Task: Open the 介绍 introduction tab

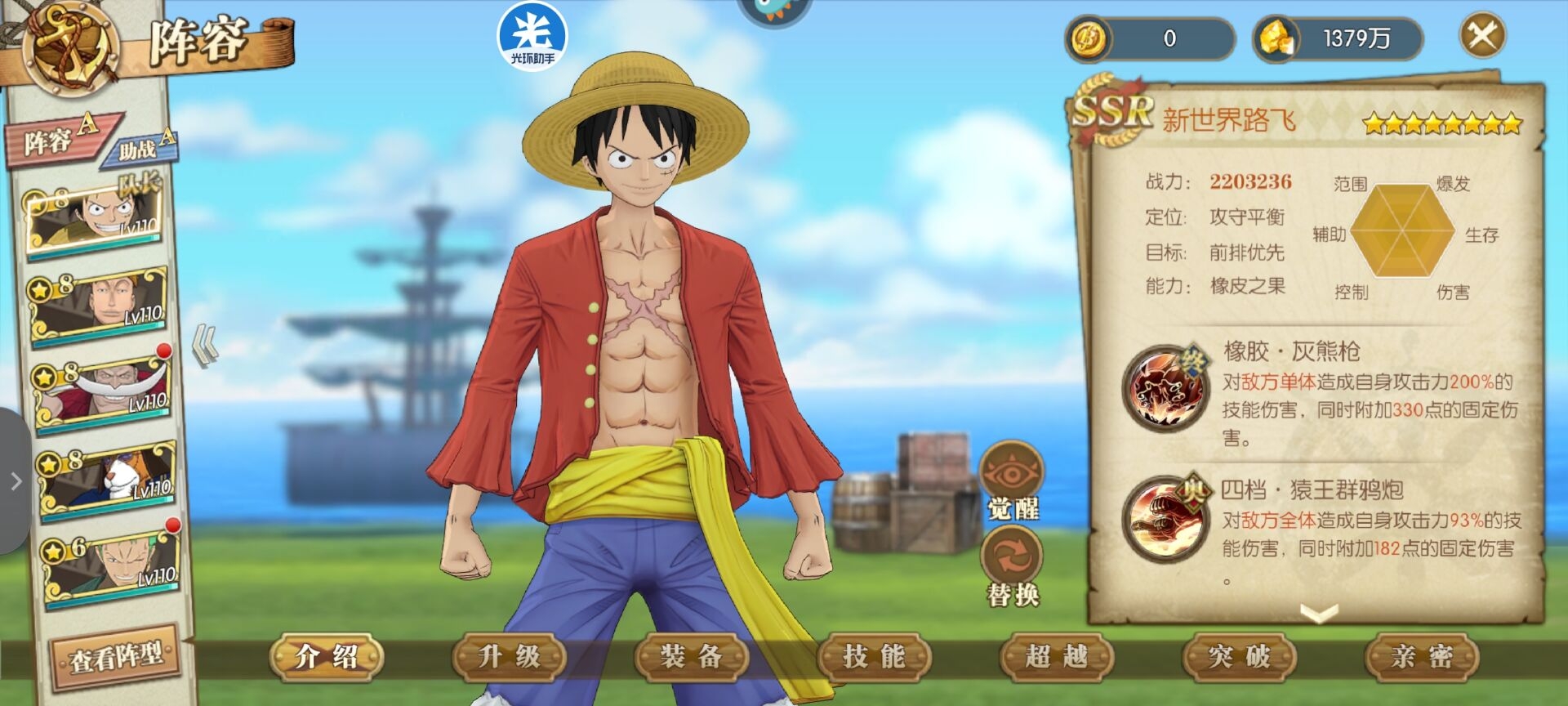Action: pos(327,656)
